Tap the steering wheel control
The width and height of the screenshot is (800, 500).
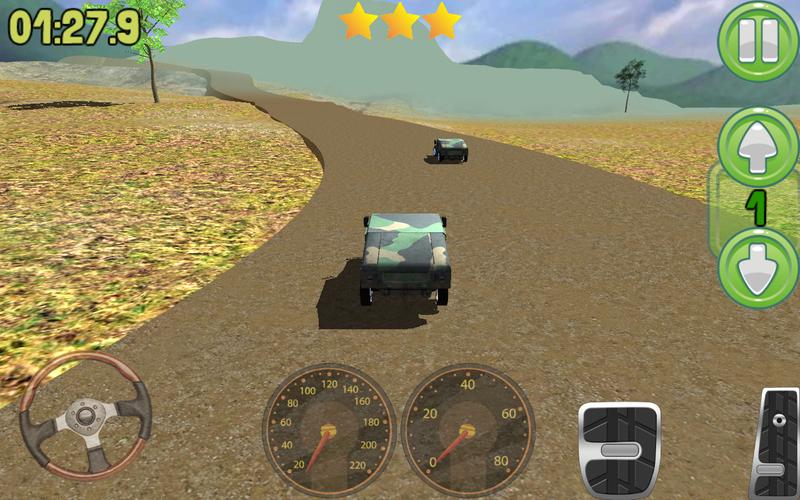click(x=85, y=414)
